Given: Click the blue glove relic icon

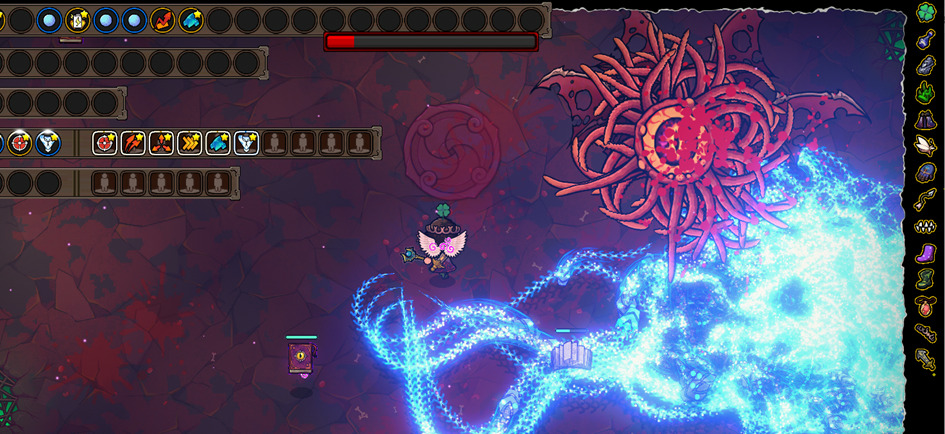Looking at the screenshot, I should click(x=926, y=173).
